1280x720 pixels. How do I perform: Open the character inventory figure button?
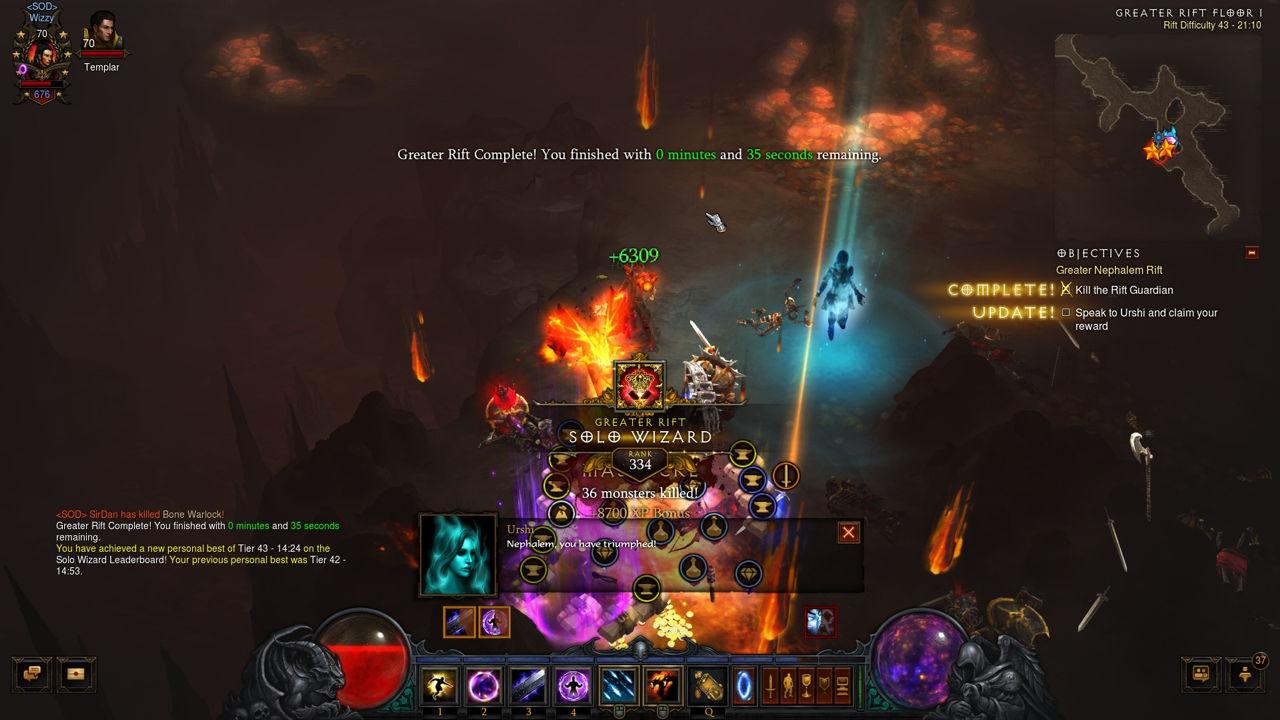click(x=789, y=686)
